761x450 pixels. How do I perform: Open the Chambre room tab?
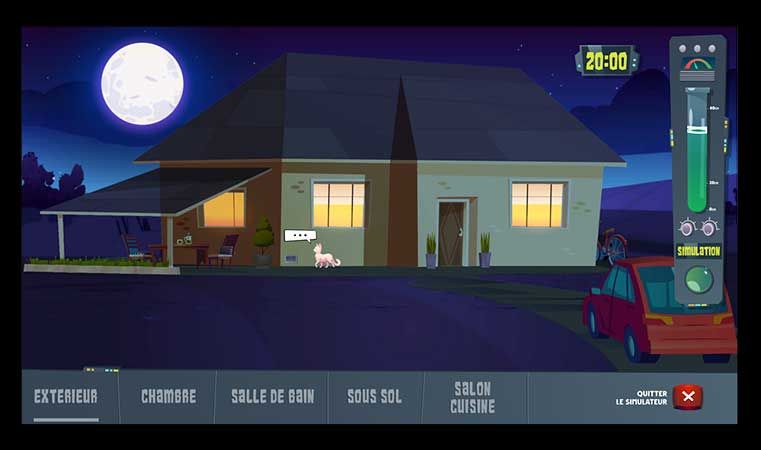(168, 397)
